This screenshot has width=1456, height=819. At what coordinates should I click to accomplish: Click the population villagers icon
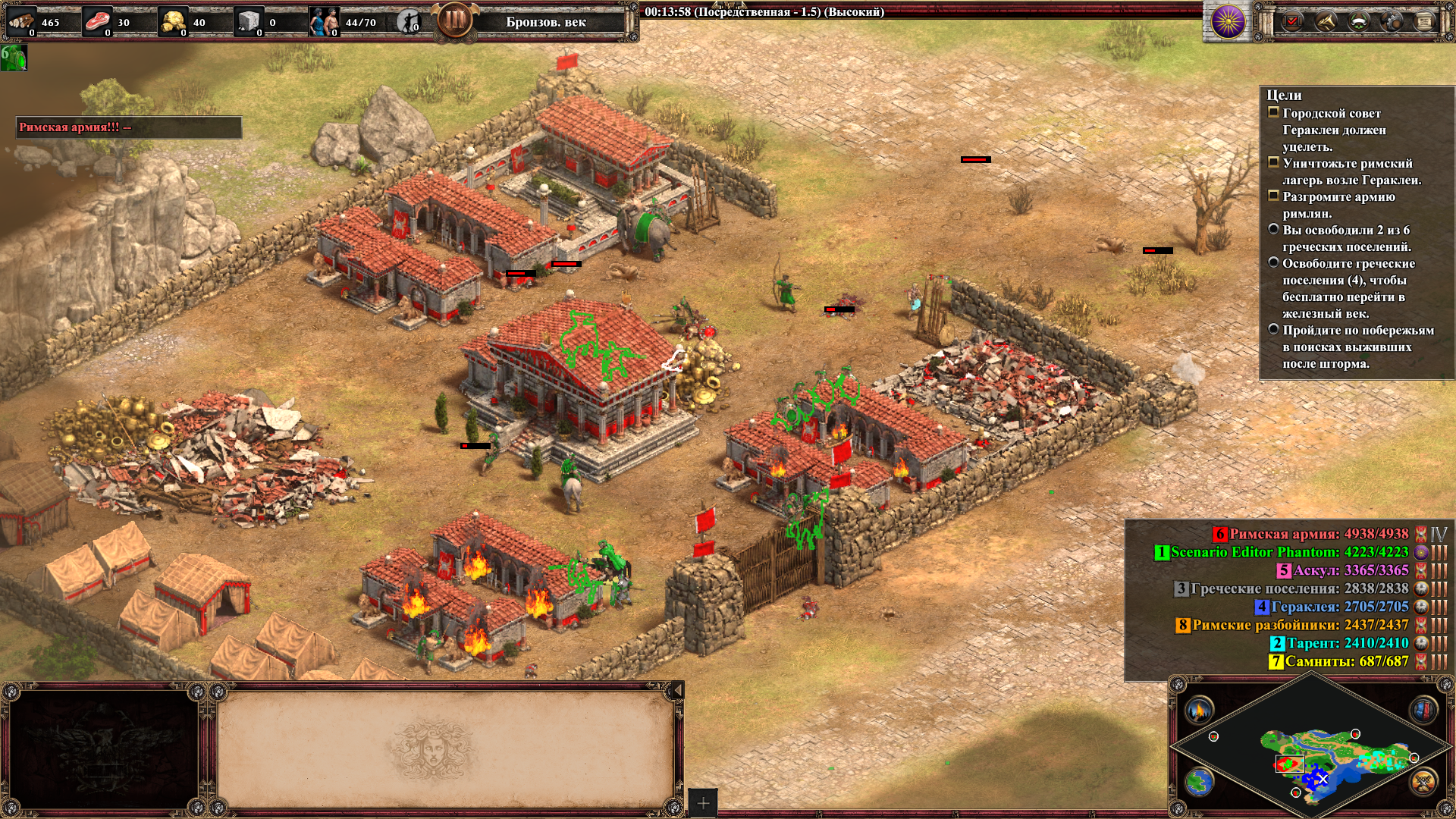tap(324, 22)
